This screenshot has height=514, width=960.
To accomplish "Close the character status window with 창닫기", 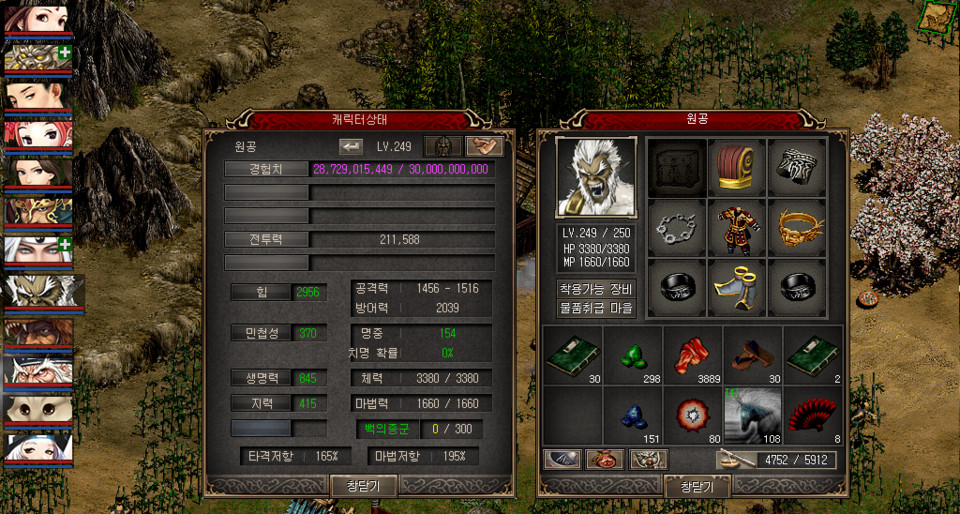I will (364, 486).
